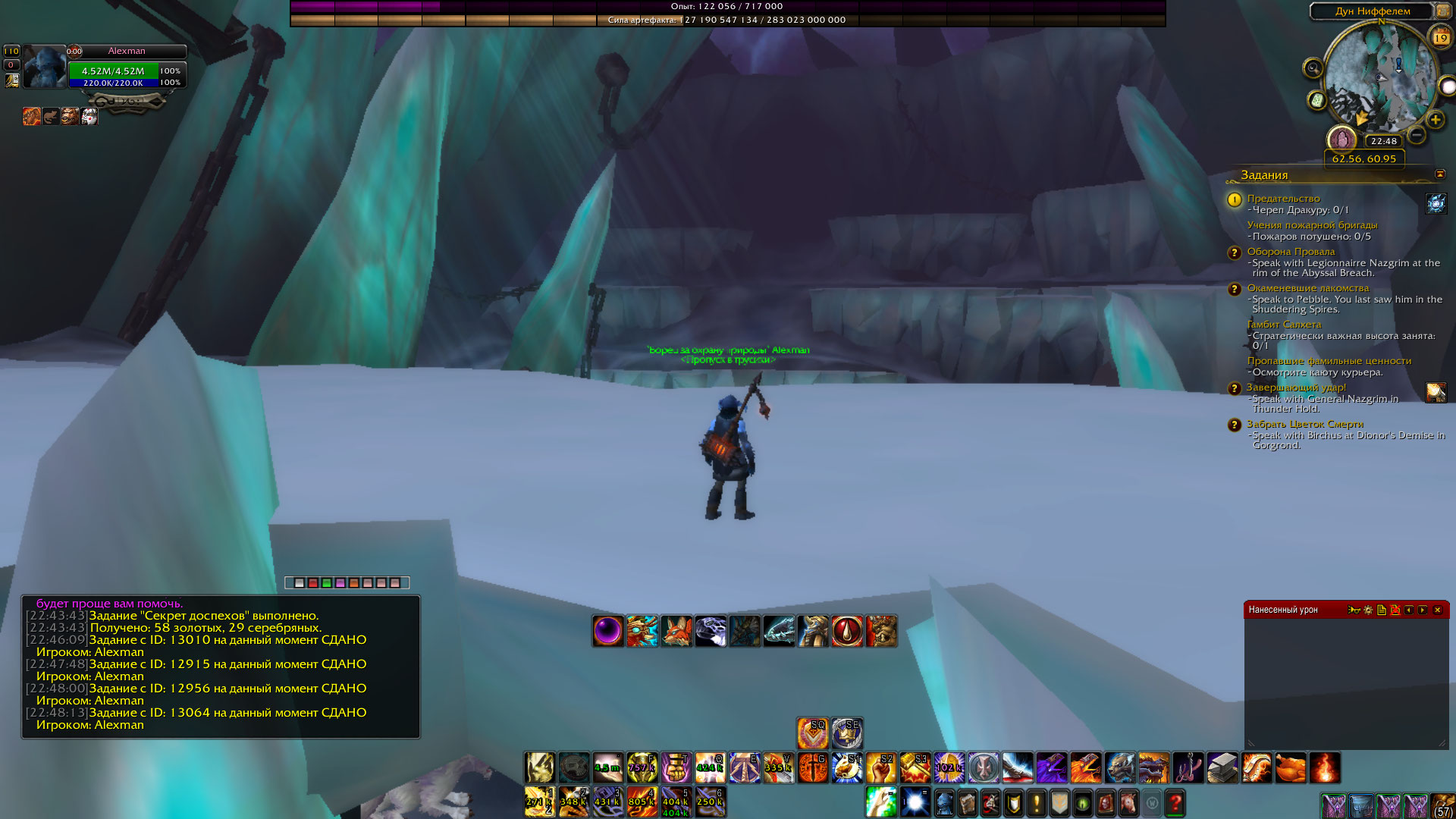Collapse the Задания quest tracker
Screen dimensions: 1456x819
1439,174
